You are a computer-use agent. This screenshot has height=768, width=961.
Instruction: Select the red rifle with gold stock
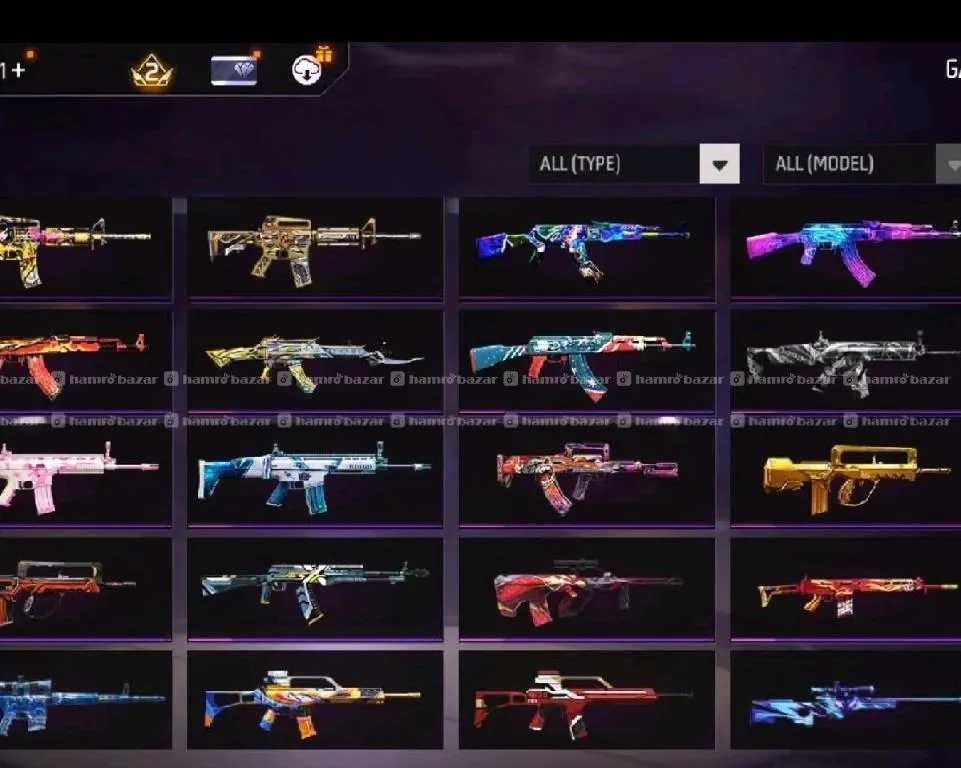[x=848, y=589]
